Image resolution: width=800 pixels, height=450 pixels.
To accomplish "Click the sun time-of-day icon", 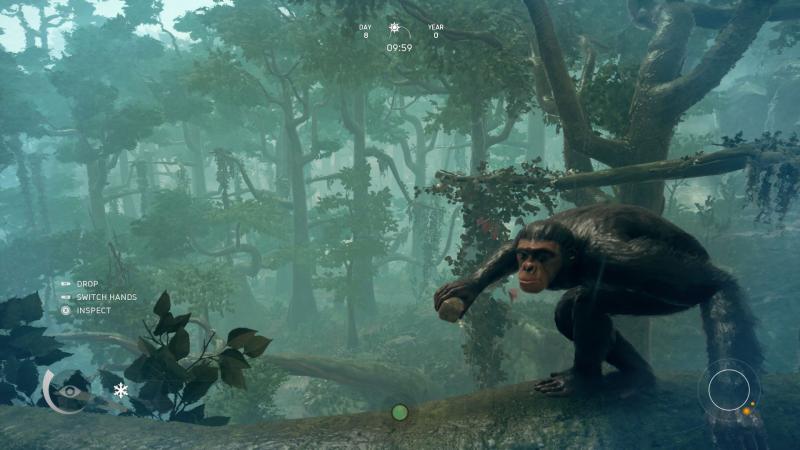I will 398,29.
